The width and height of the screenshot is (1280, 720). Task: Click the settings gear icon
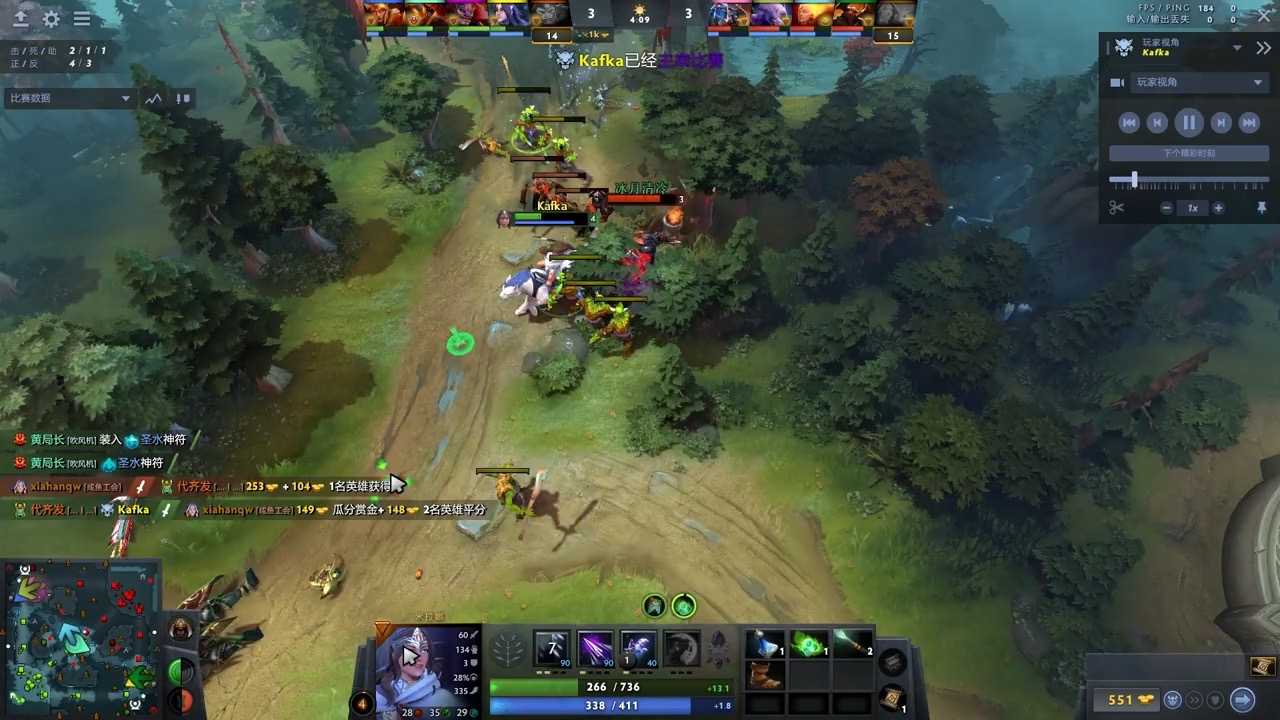[52, 18]
